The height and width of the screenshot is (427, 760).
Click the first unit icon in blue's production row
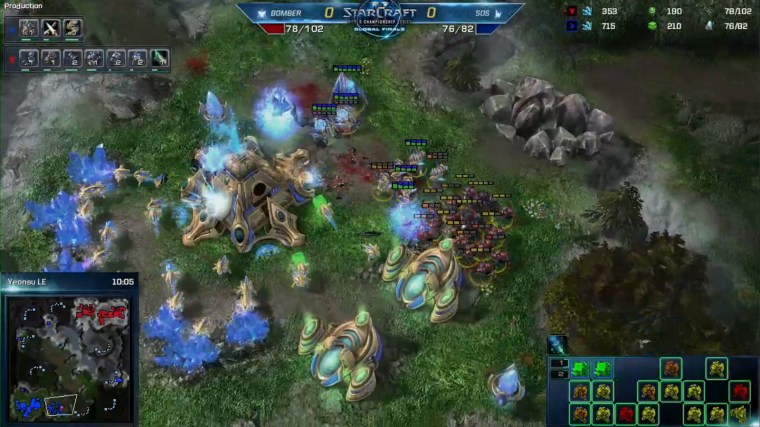[30, 29]
